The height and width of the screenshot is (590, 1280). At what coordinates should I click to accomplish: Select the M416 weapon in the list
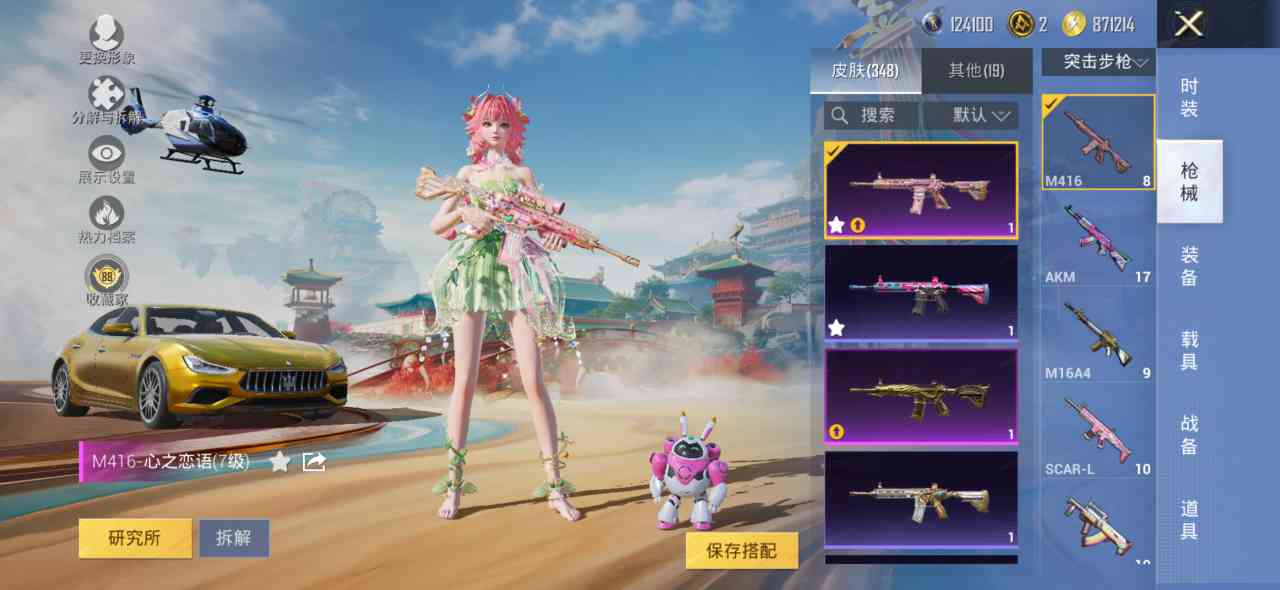(1098, 142)
